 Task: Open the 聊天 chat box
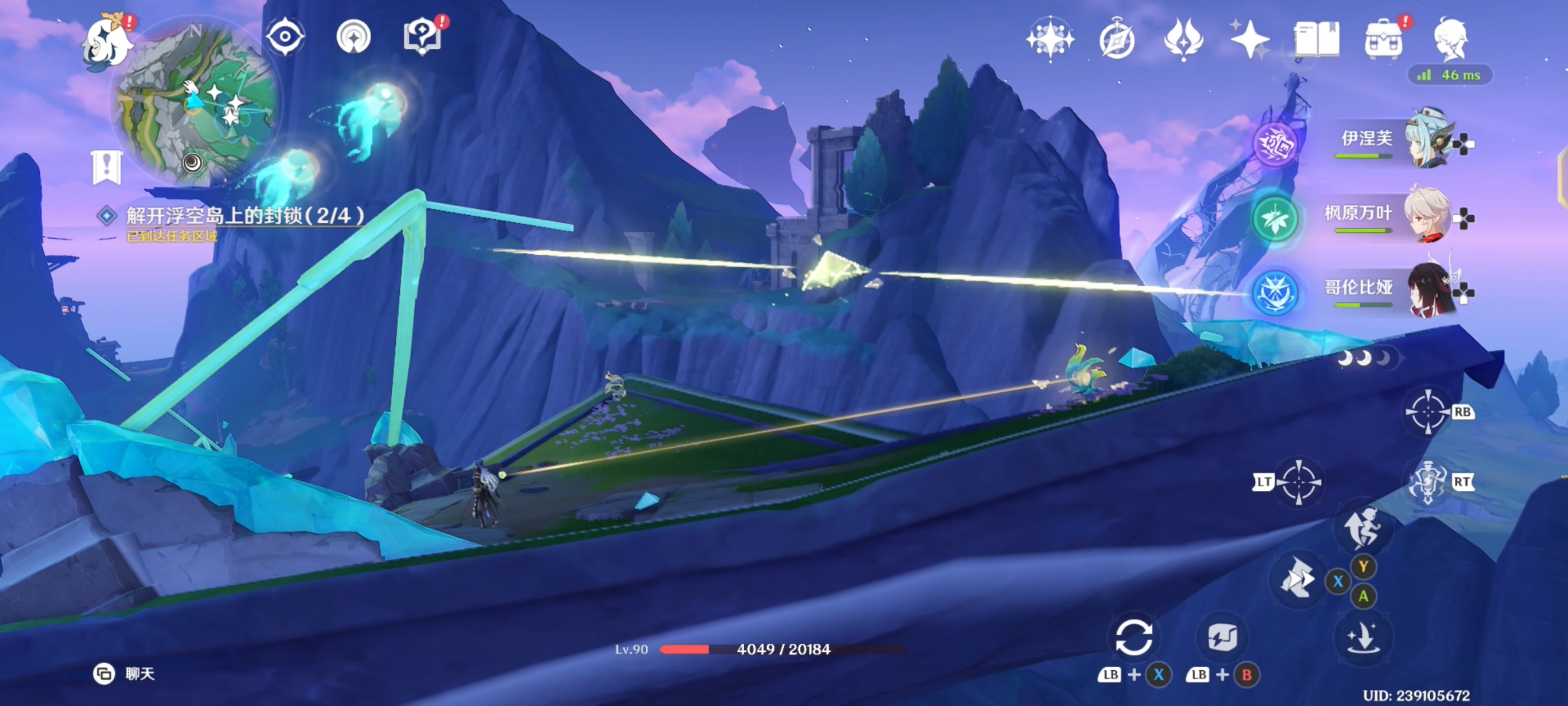coord(125,673)
